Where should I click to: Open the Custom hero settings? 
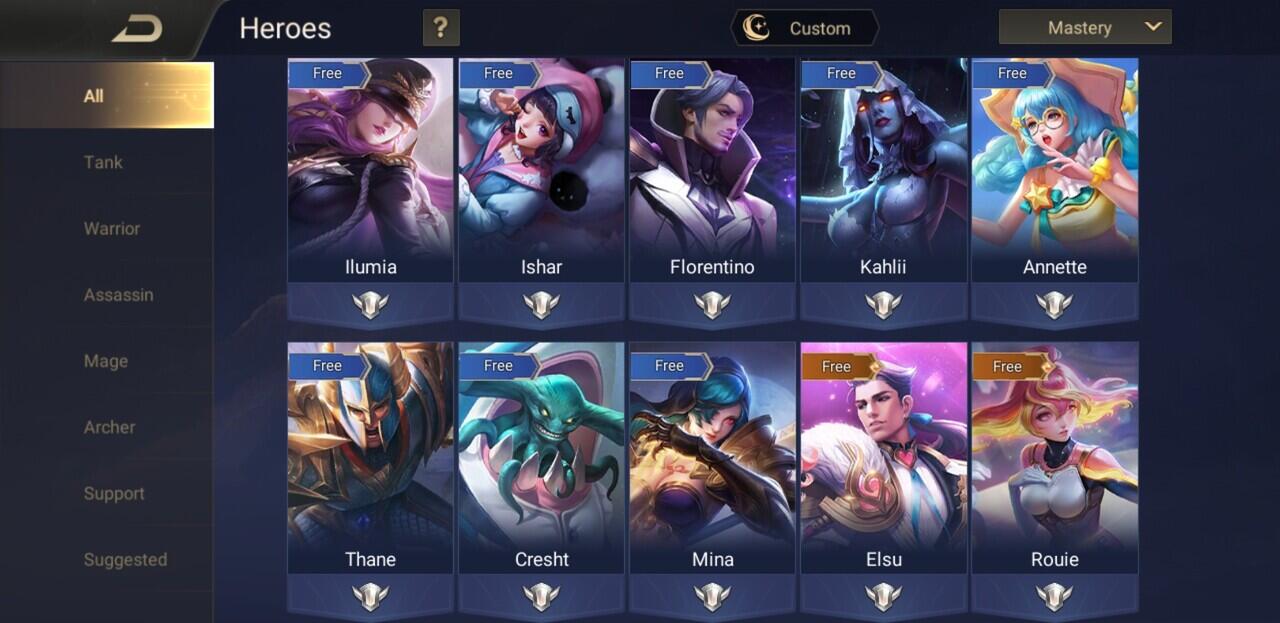[x=805, y=28]
